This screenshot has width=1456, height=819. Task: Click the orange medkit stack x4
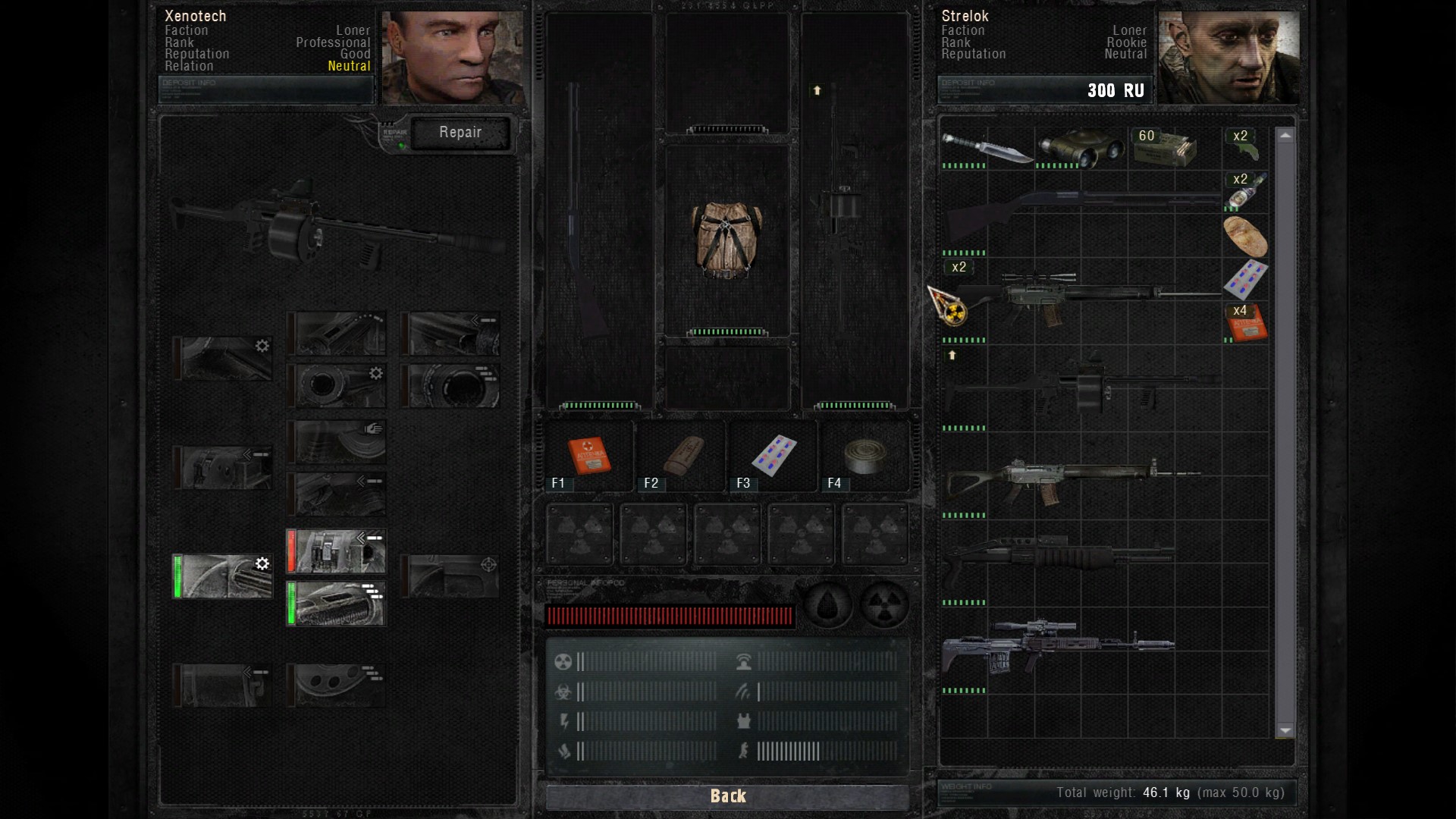click(x=1247, y=324)
